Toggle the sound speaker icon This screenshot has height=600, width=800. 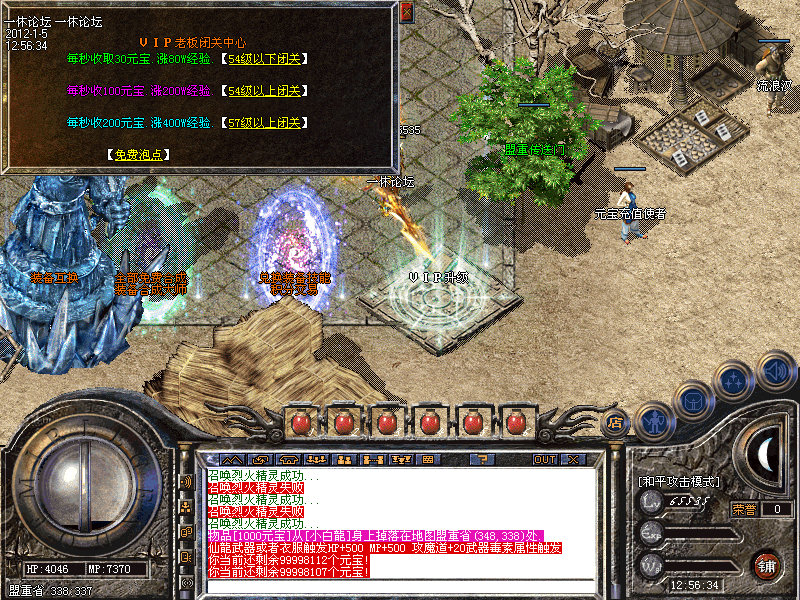coord(775,370)
